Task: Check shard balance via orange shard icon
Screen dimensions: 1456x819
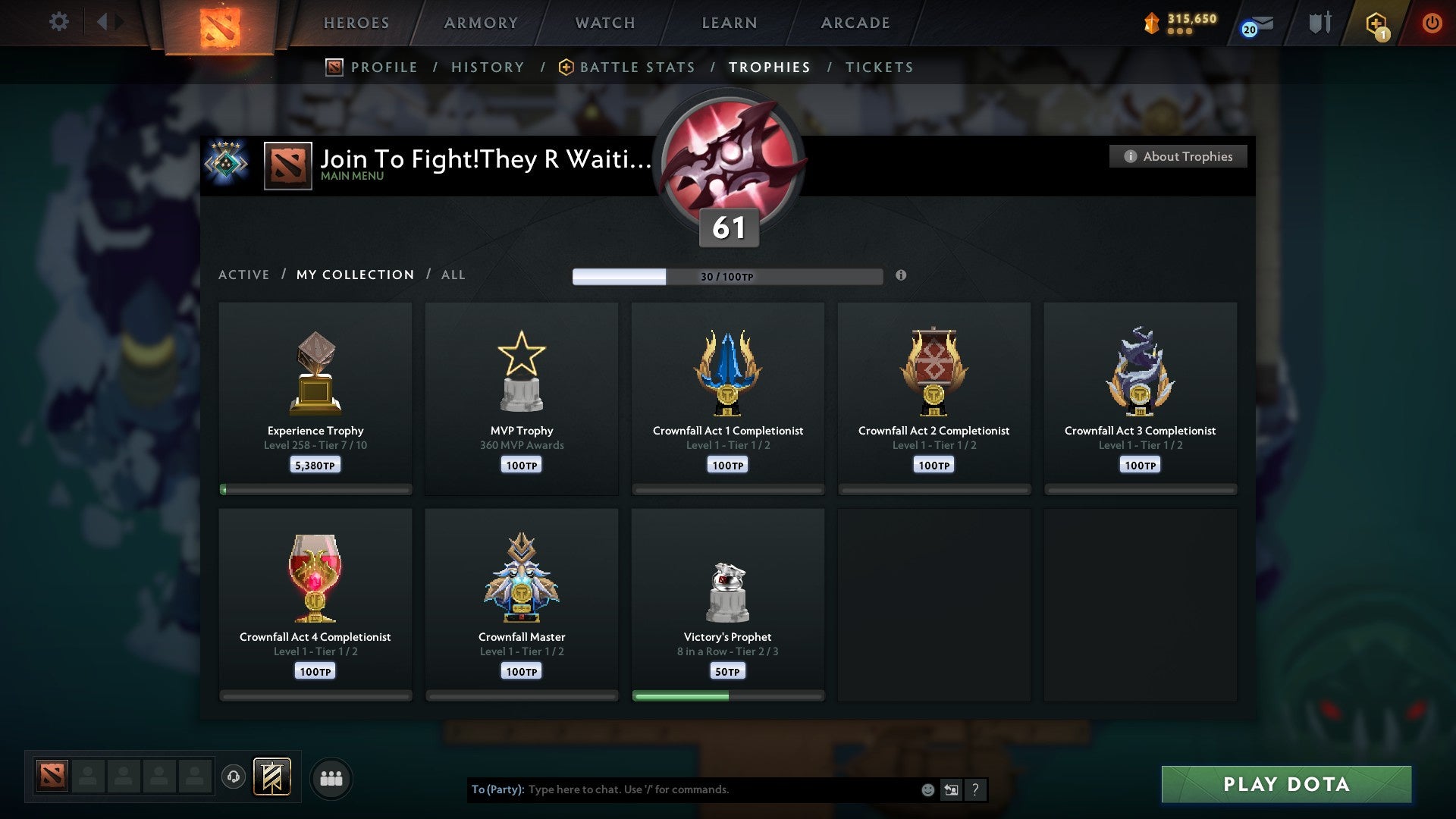Action: tap(1152, 23)
